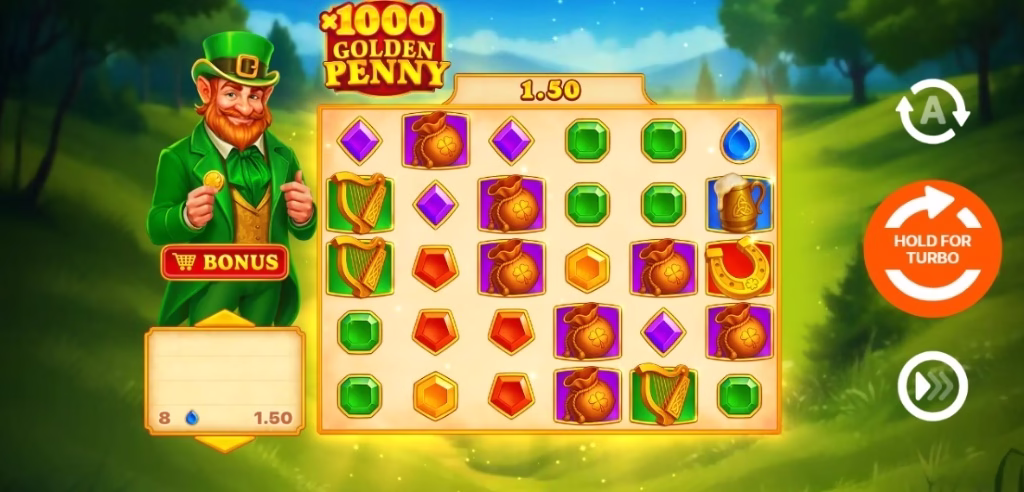
Task: Open the Bonus buy shop
Action: (x=224, y=263)
